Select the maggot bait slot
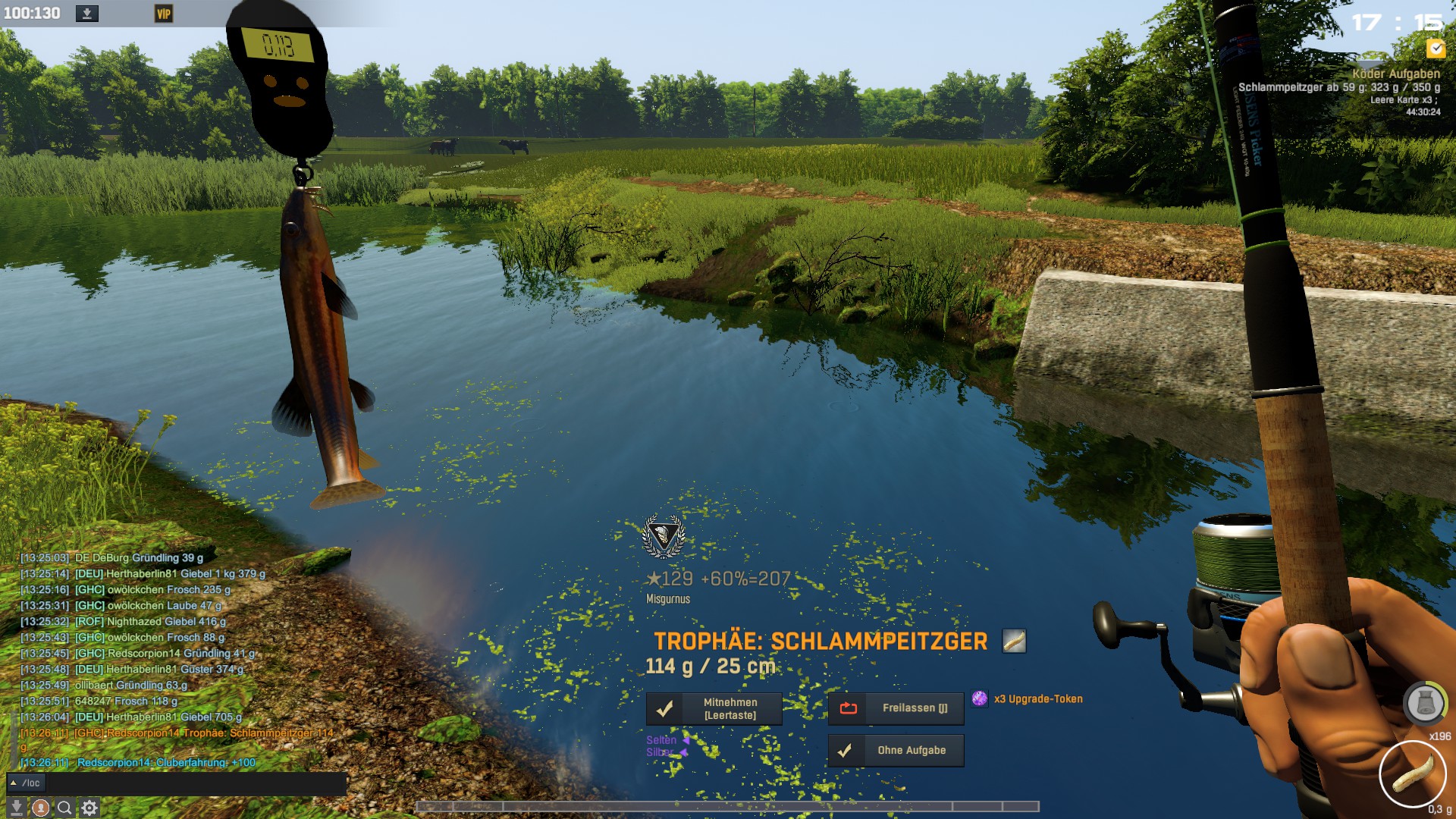The image size is (1456, 819). pos(1412,773)
